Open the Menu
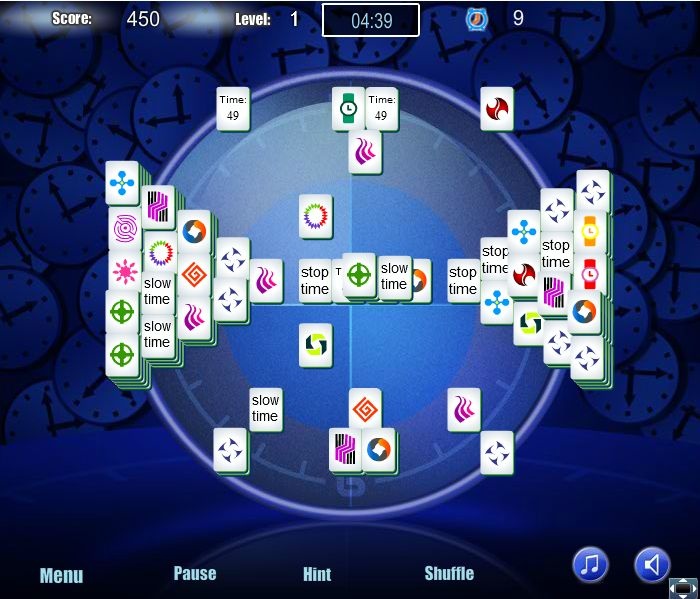This screenshot has height=599, width=700. [x=61, y=575]
